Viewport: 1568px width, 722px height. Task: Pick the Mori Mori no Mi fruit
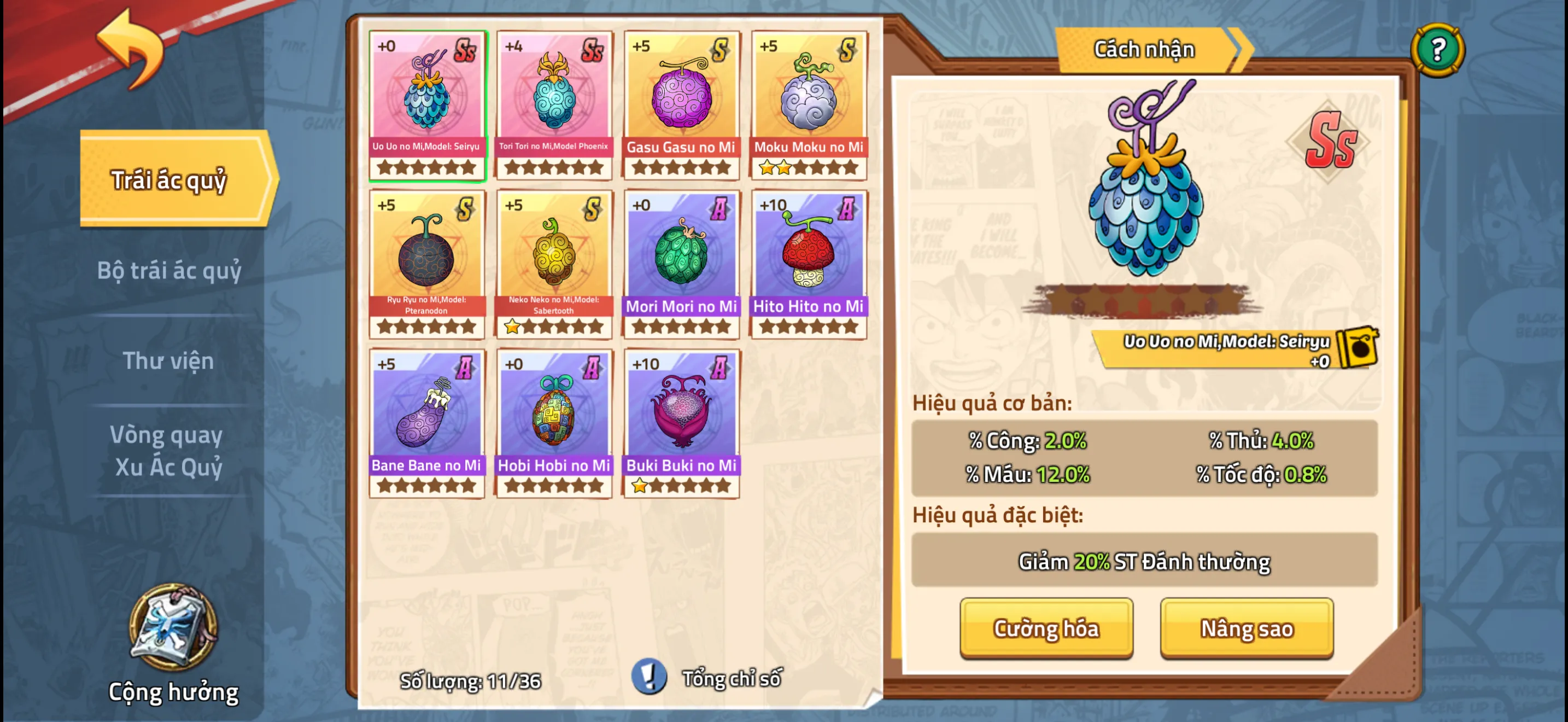pyautogui.click(x=681, y=264)
